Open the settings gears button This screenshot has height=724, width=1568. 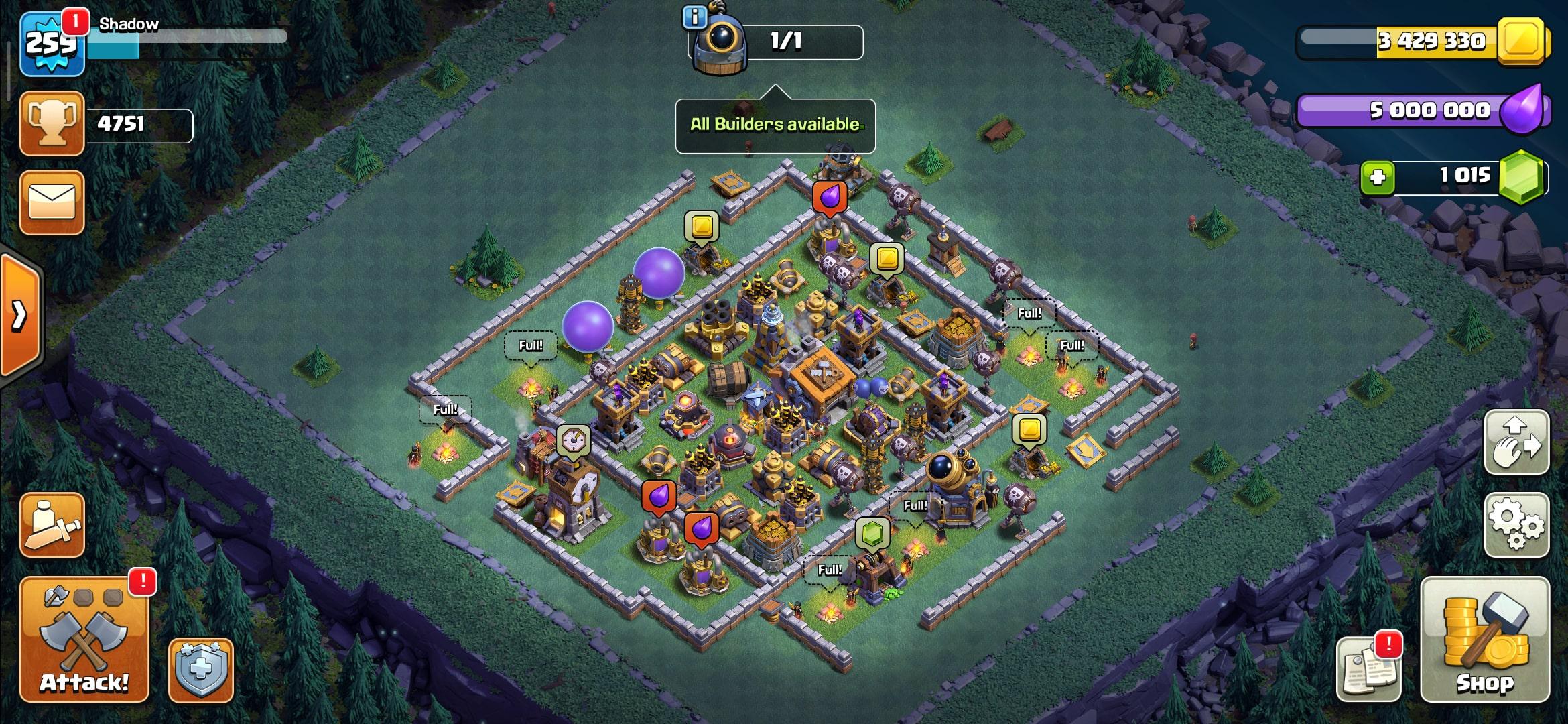click(1516, 525)
